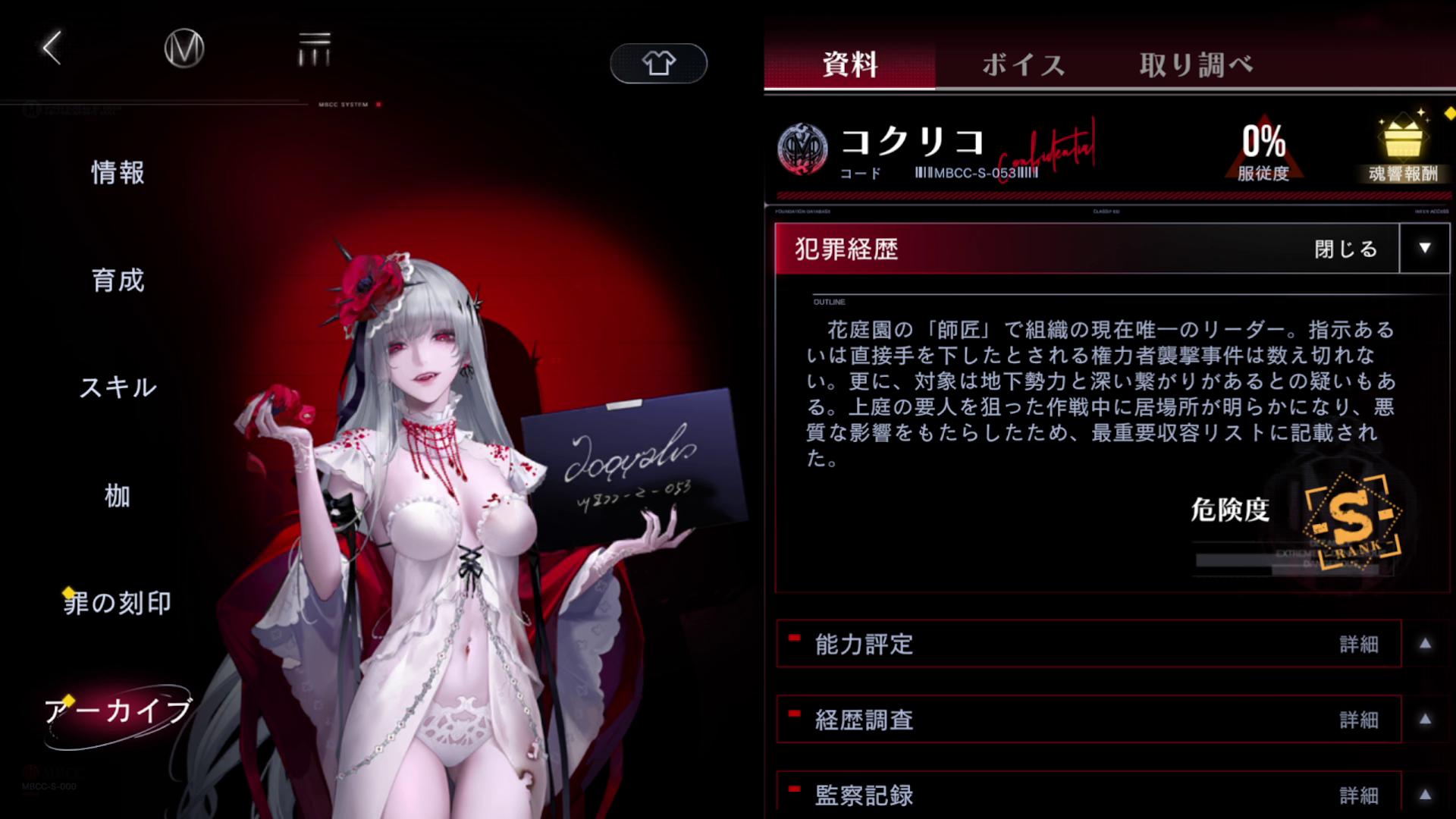Open the M emblem menu at the top
The width and height of the screenshot is (1456, 819).
pyautogui.click(x=182, y=49)
